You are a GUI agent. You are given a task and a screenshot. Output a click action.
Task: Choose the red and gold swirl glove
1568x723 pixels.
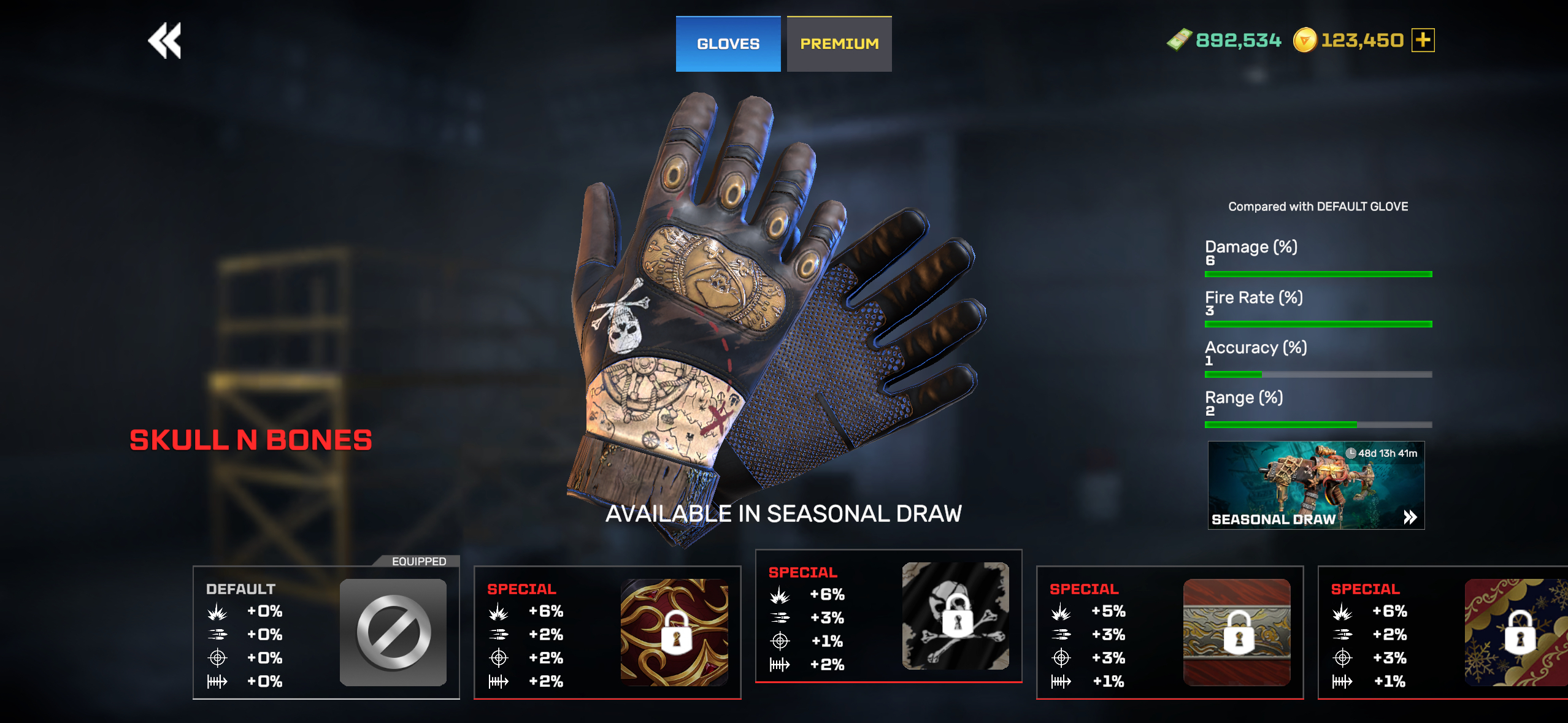point(607,632)
